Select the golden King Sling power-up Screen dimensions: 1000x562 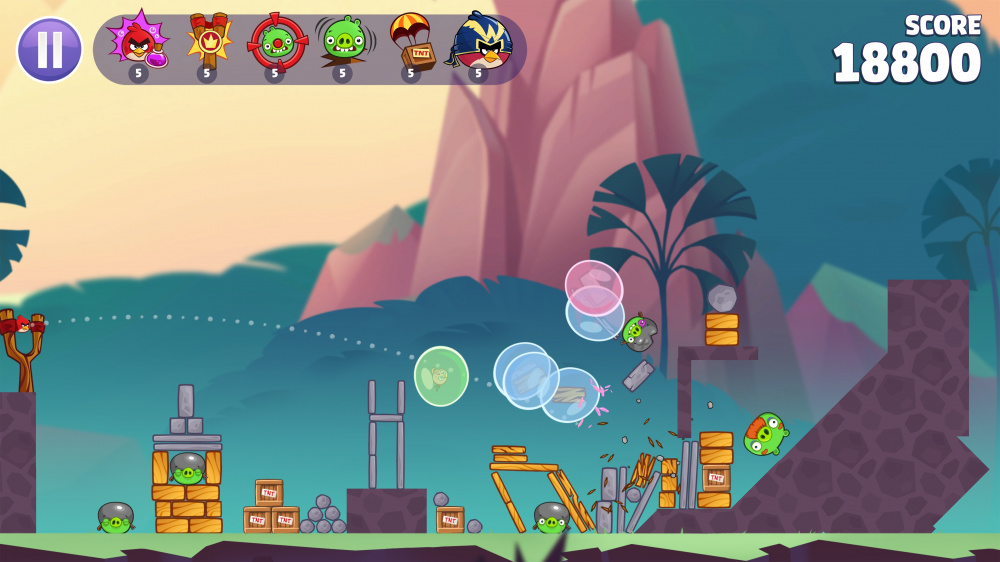208,44
